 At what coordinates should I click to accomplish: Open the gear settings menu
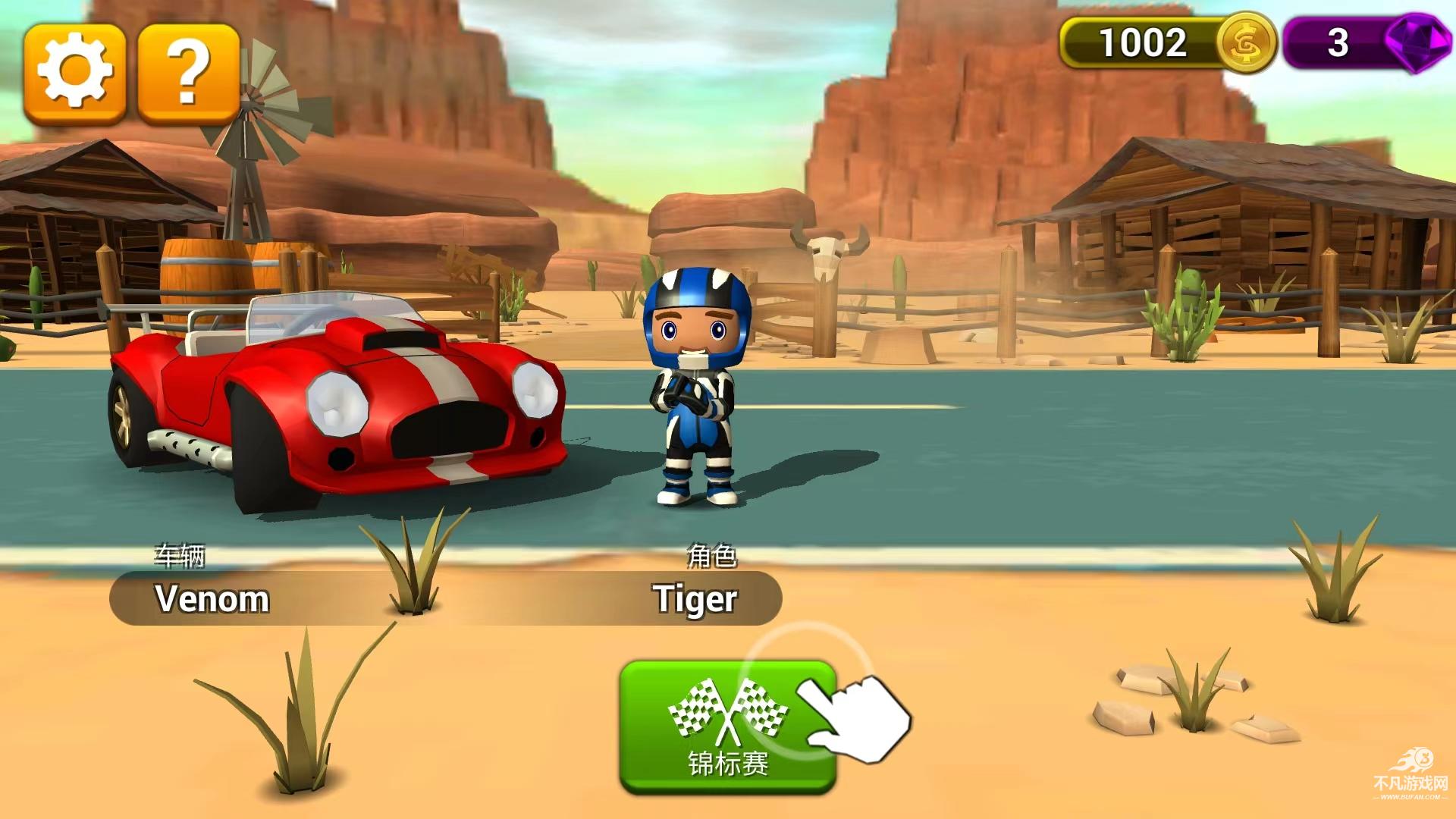click(x=74, y=74)
